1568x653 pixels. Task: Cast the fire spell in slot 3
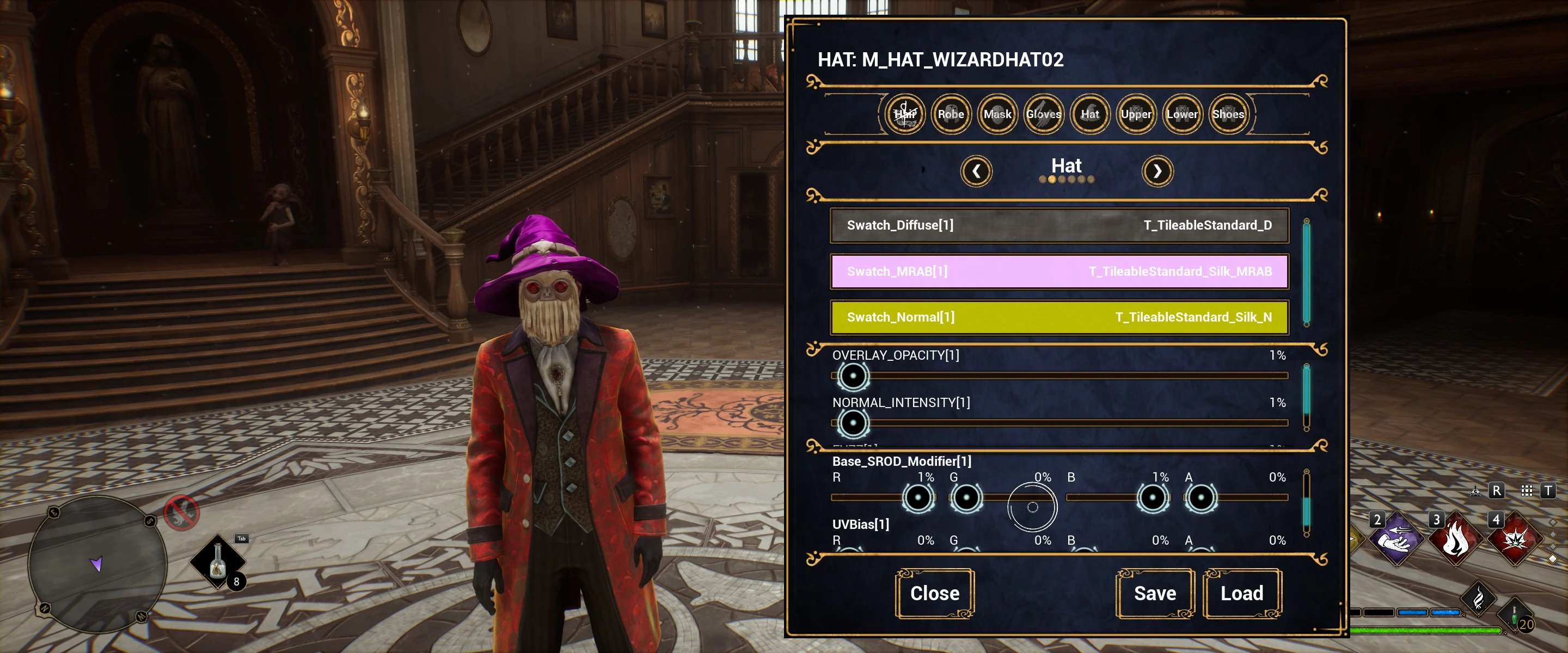coord(1456,540)
